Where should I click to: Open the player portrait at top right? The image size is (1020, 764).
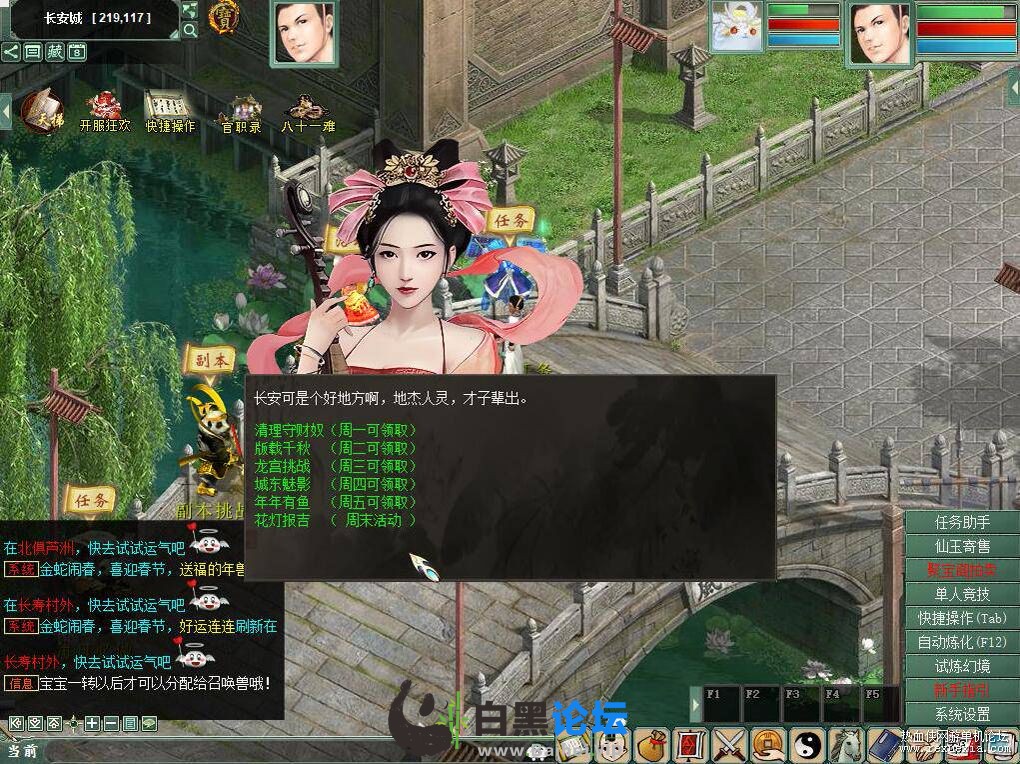point(880,30)
